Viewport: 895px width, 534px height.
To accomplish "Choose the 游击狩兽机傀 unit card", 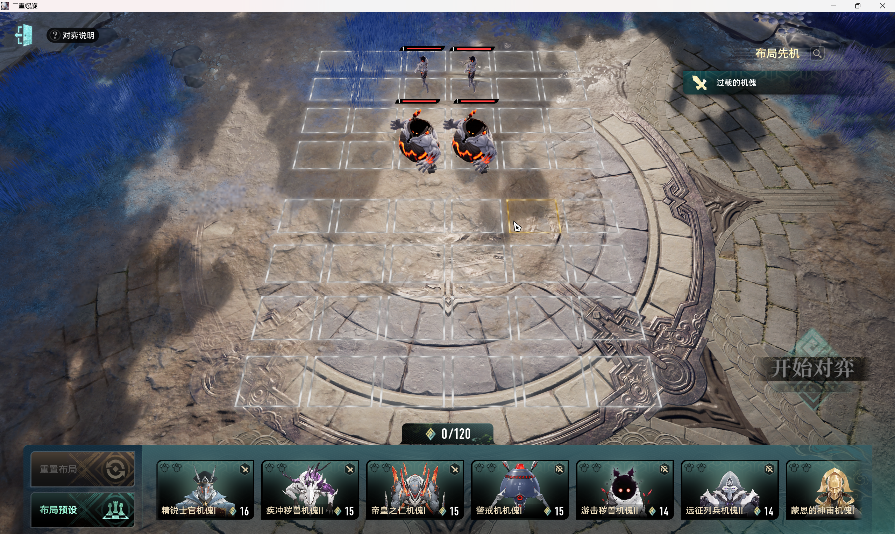I will [624, 490].
